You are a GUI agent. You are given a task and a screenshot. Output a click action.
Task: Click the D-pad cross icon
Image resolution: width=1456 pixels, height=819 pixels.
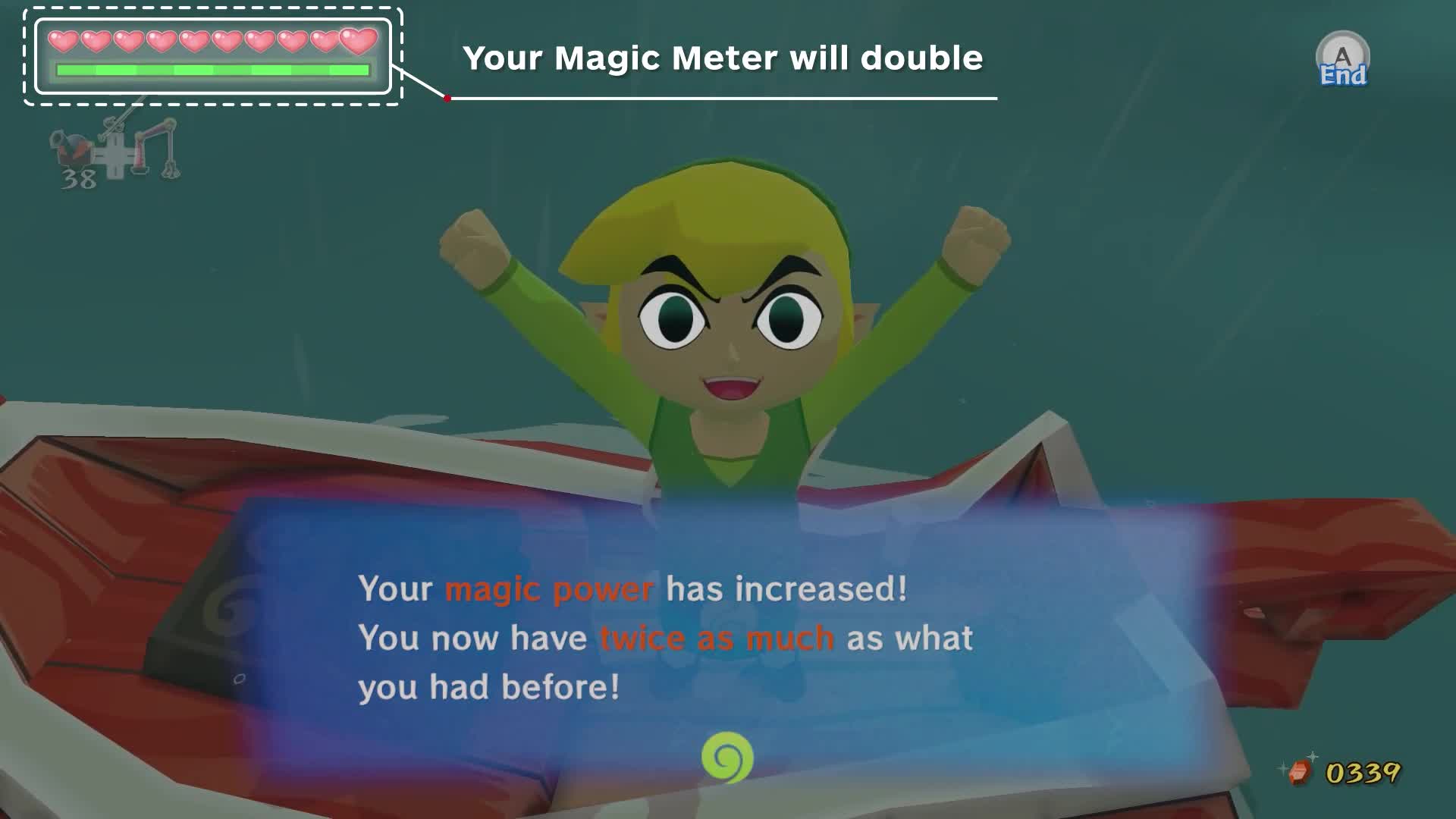(115, 156)
